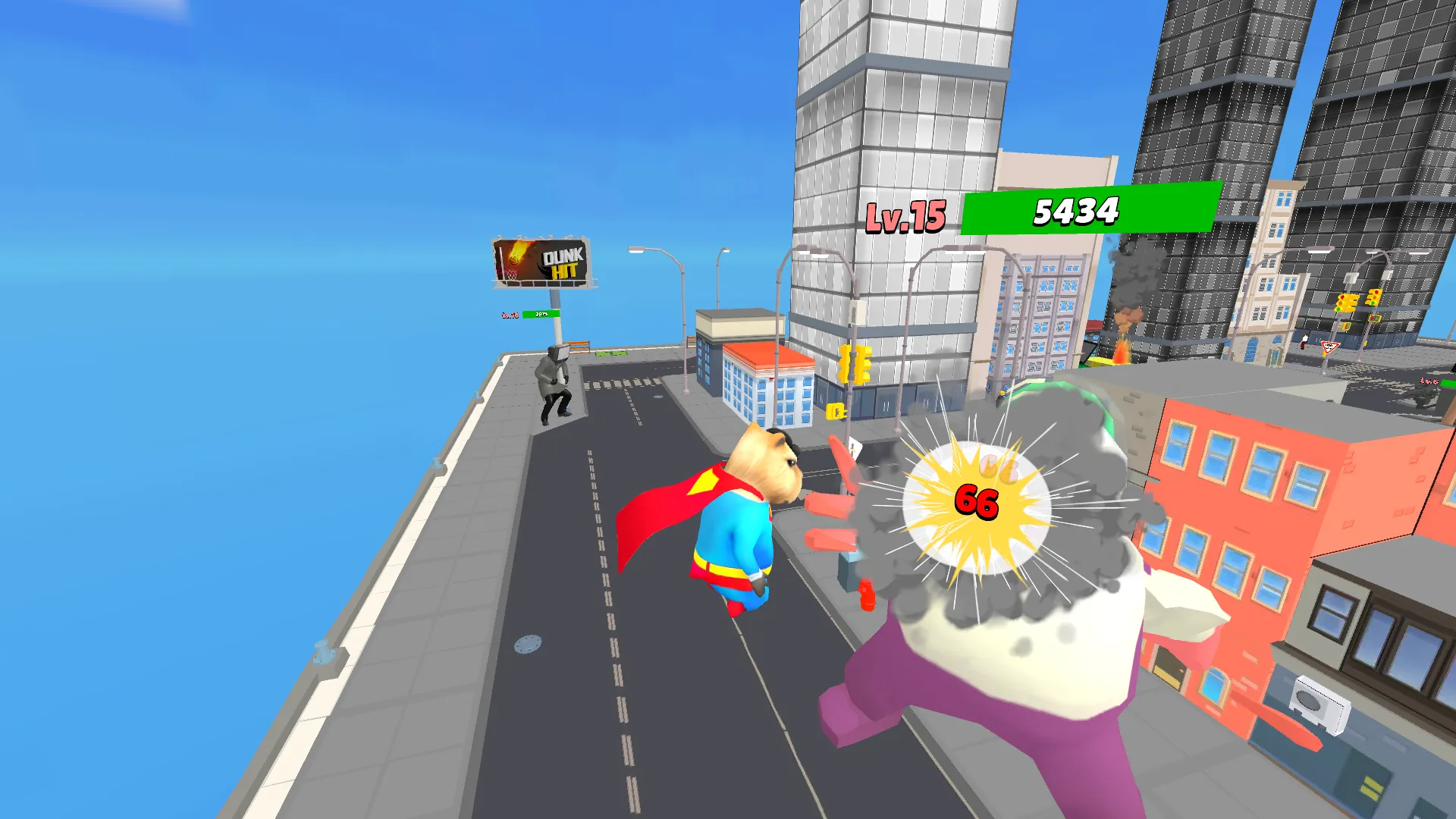Click the Lv.6 enemy label on the right
Image resolution: width=1456 pixels, height=819 pixels.
(1429, 381)
